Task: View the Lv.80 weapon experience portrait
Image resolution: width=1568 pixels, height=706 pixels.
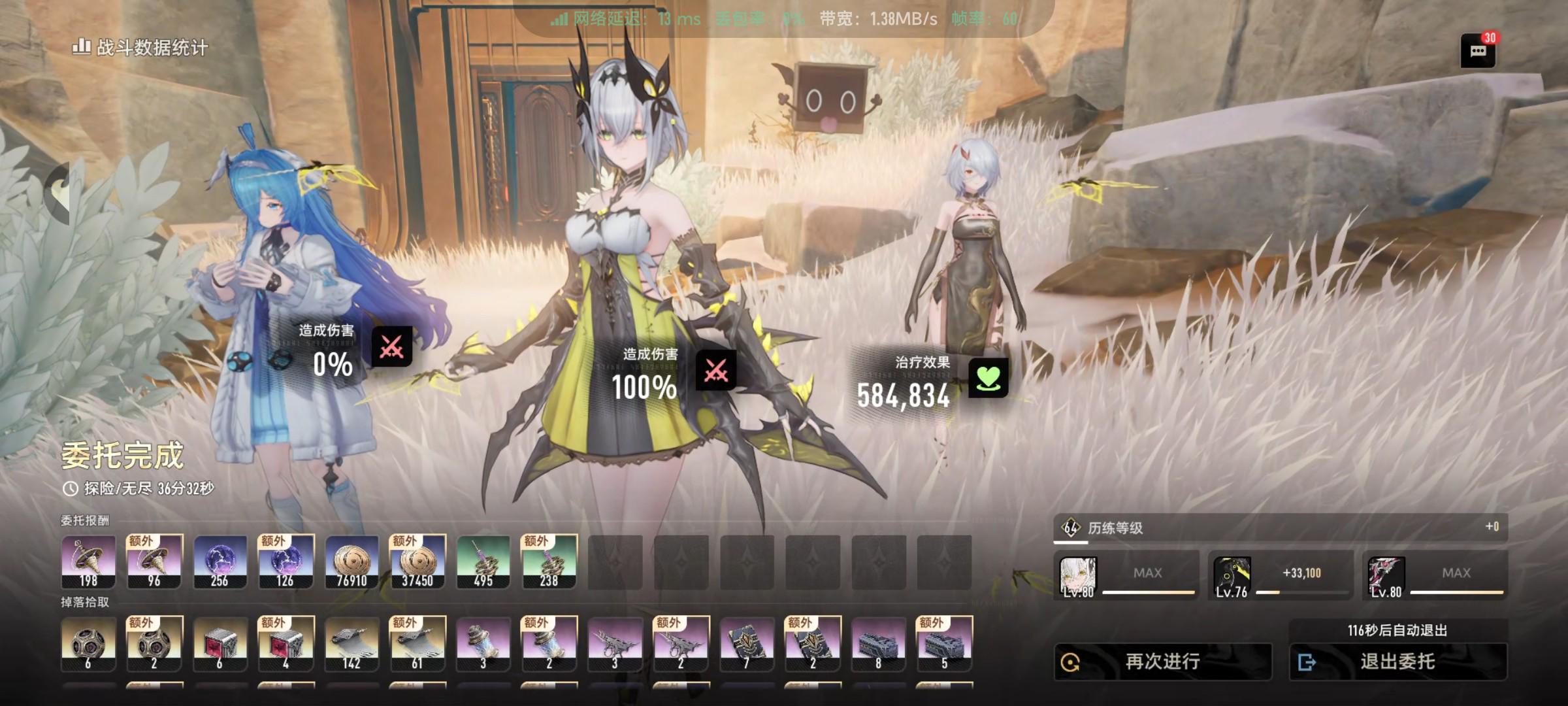Action: pyautogui.click(x=1386, y=577)
